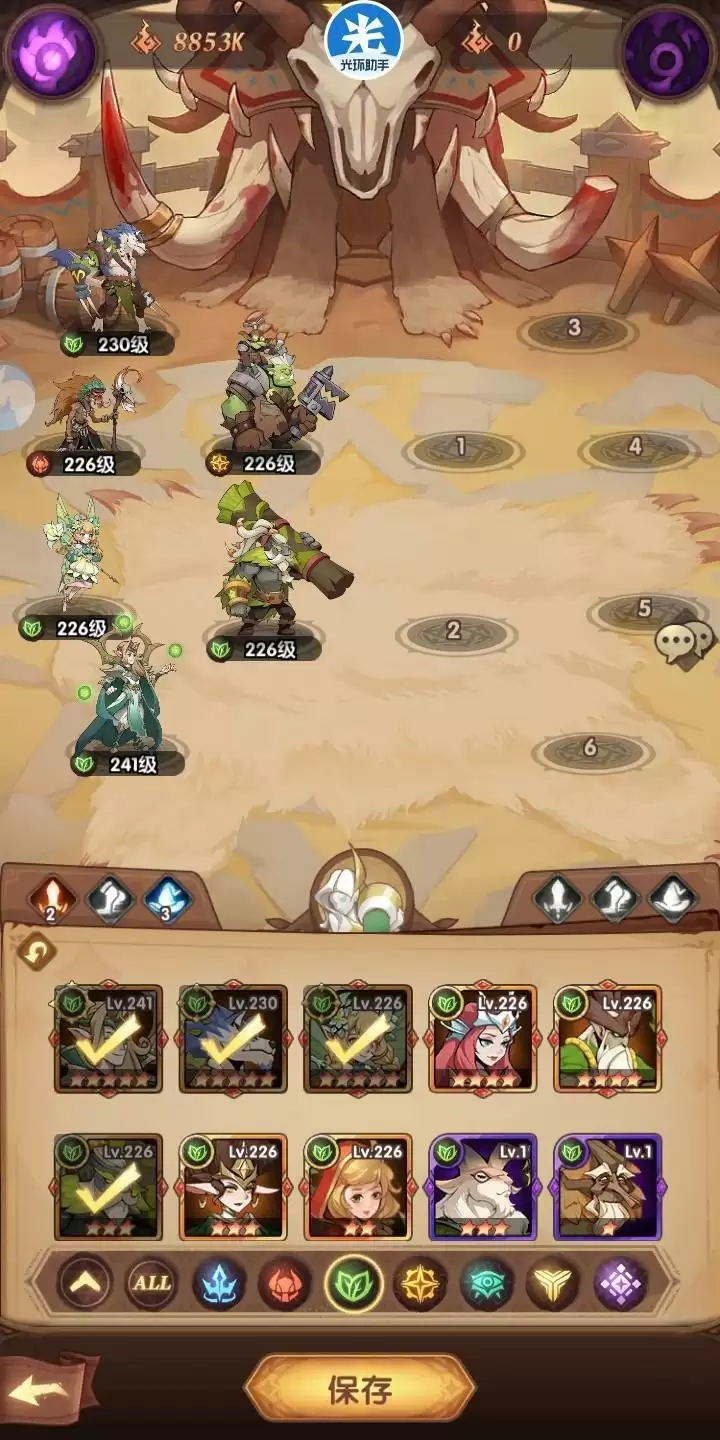This screenshot has height=1440, width=720.
Task: Save the formation with the 保存 button
Action: pos(360,1389)
